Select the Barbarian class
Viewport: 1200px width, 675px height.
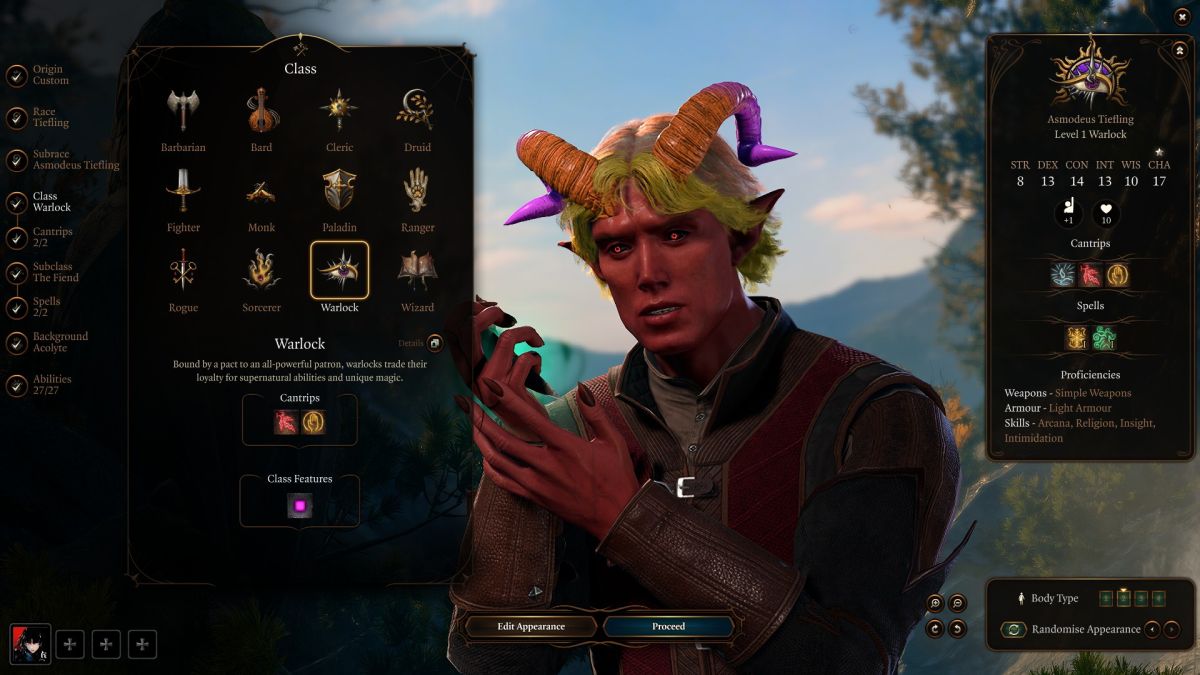183,111
